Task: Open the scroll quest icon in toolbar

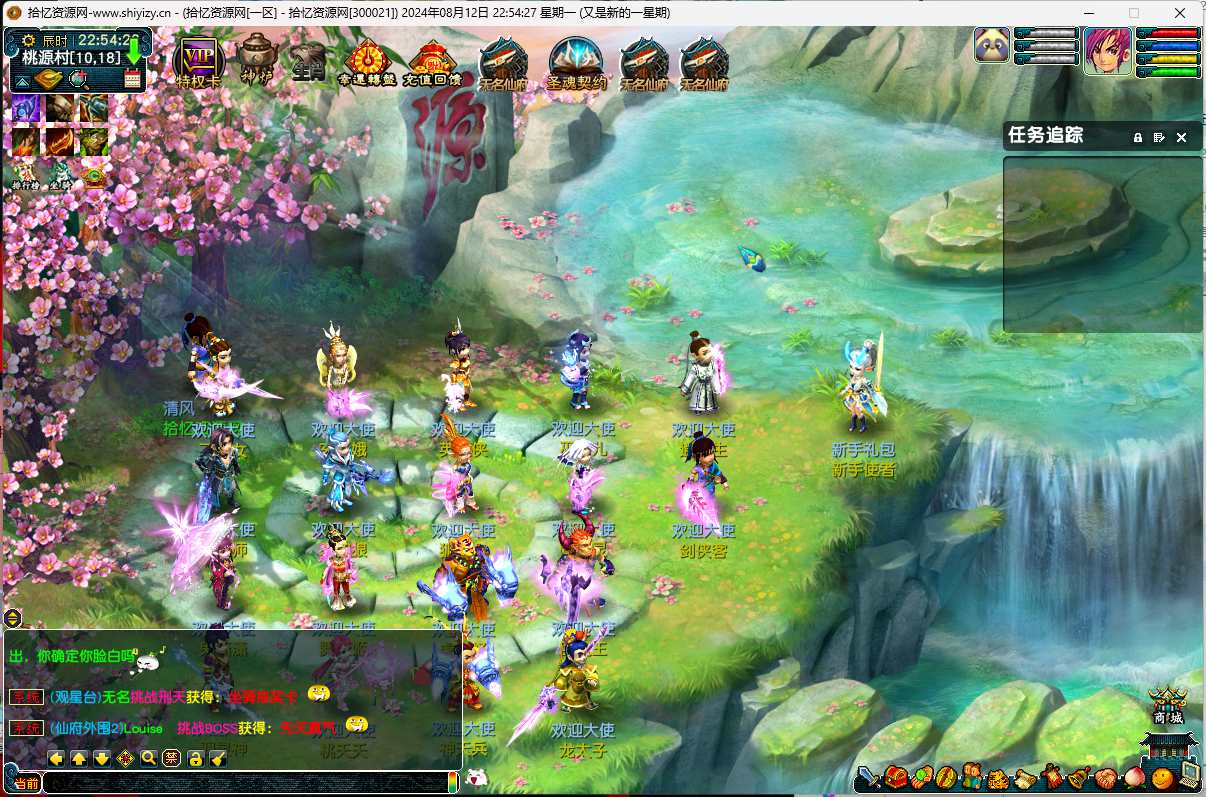Action: pos(1025,777)
